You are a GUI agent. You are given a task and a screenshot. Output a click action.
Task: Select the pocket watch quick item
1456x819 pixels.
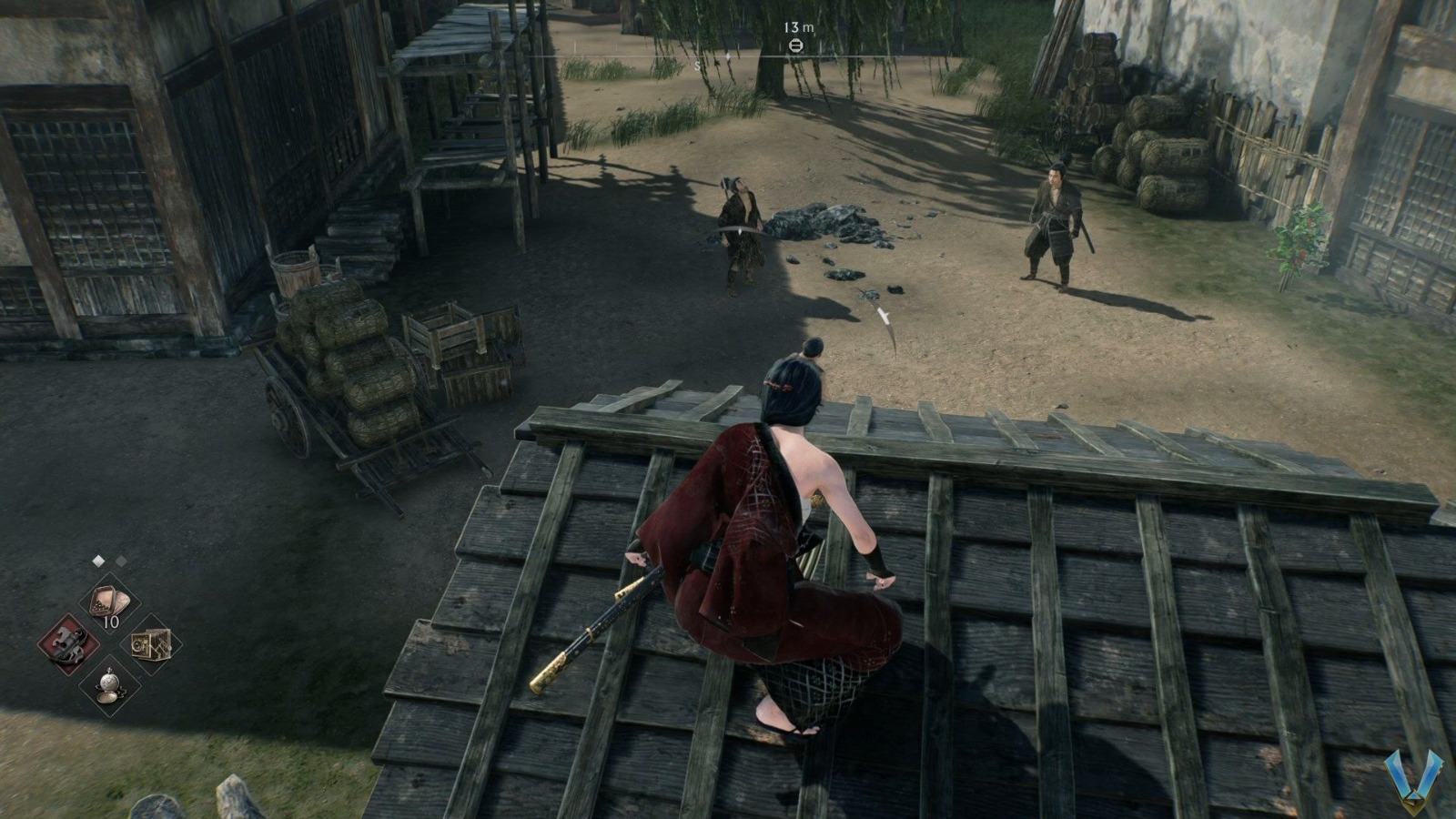coord(109,685)
